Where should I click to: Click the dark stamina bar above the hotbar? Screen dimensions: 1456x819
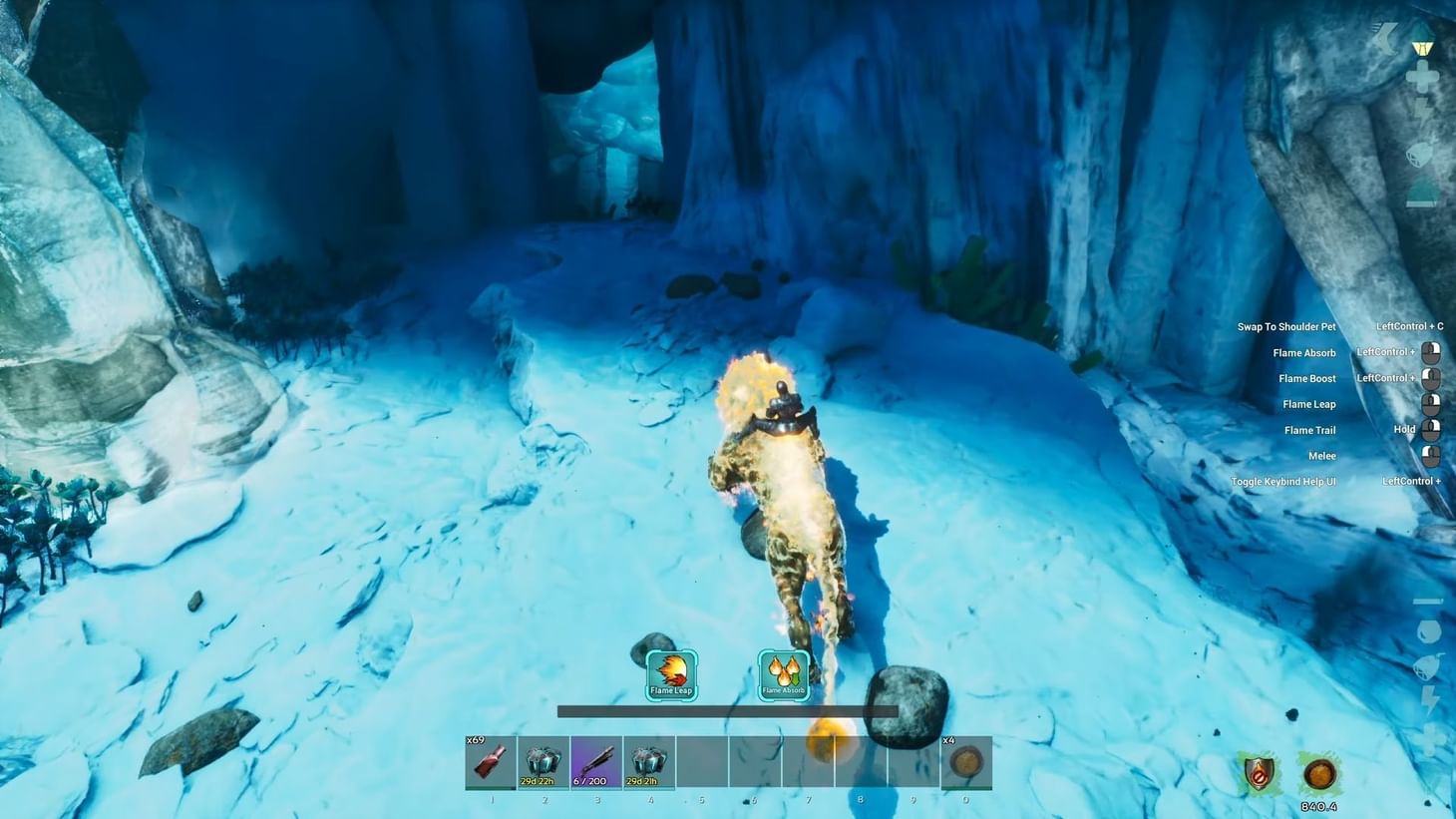[727, 710]
